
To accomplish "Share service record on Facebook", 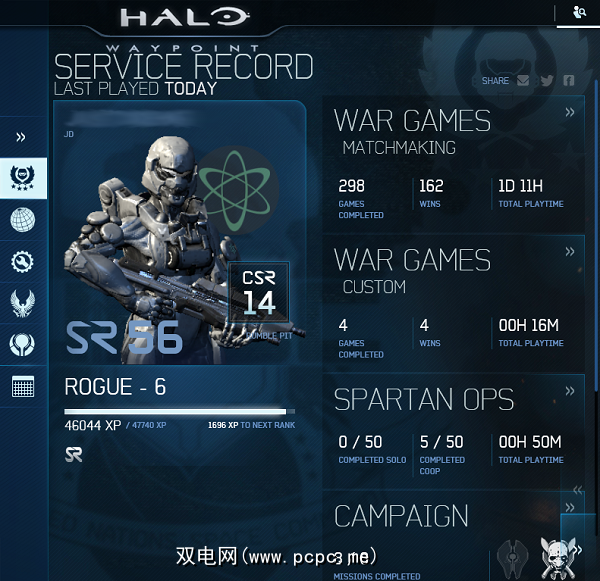I will (569, 81).
